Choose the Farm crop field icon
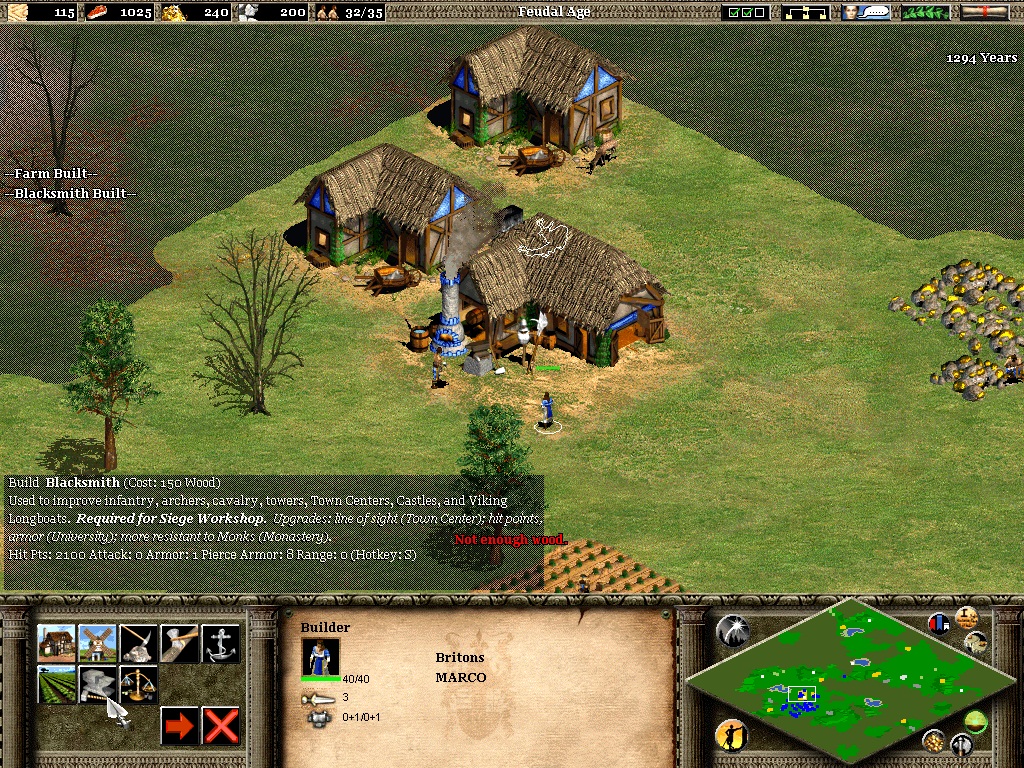The height and width of the screenshot is (768, 1024). click(x=57, y=685)
